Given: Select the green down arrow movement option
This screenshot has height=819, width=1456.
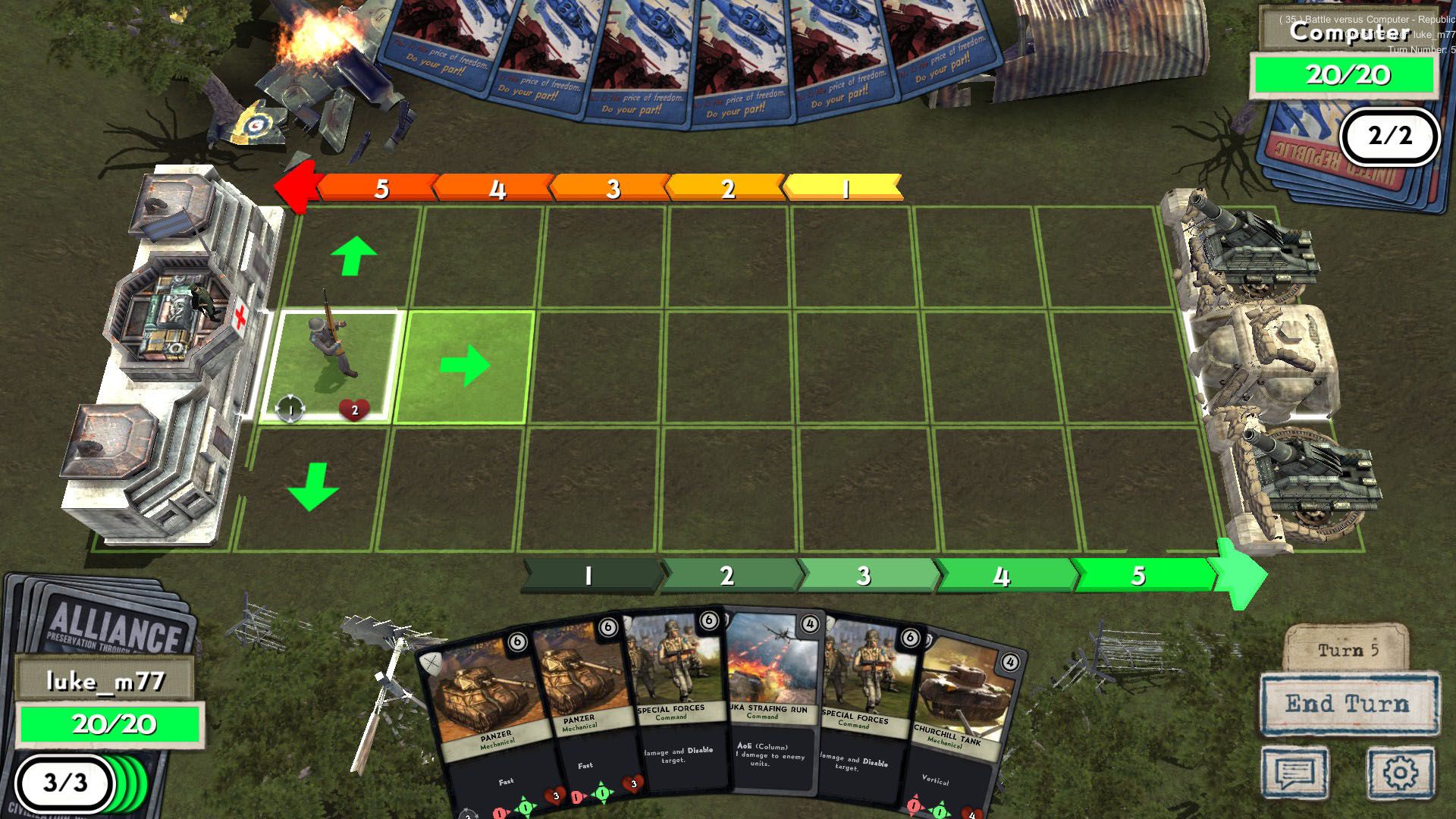Looking at the screenshot, I should [x=311, y=485].
